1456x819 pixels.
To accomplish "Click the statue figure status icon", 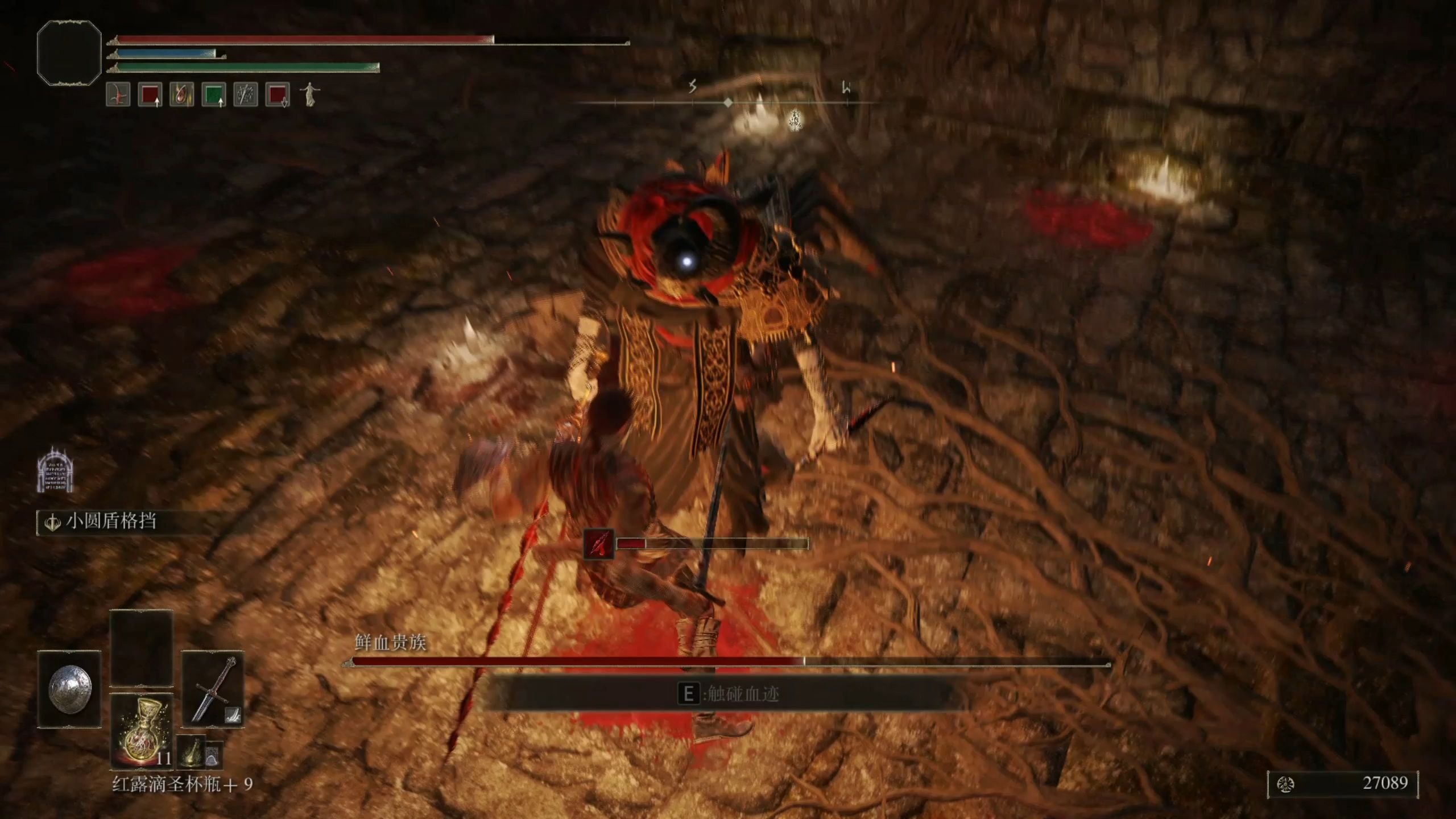I will [309, 94].
